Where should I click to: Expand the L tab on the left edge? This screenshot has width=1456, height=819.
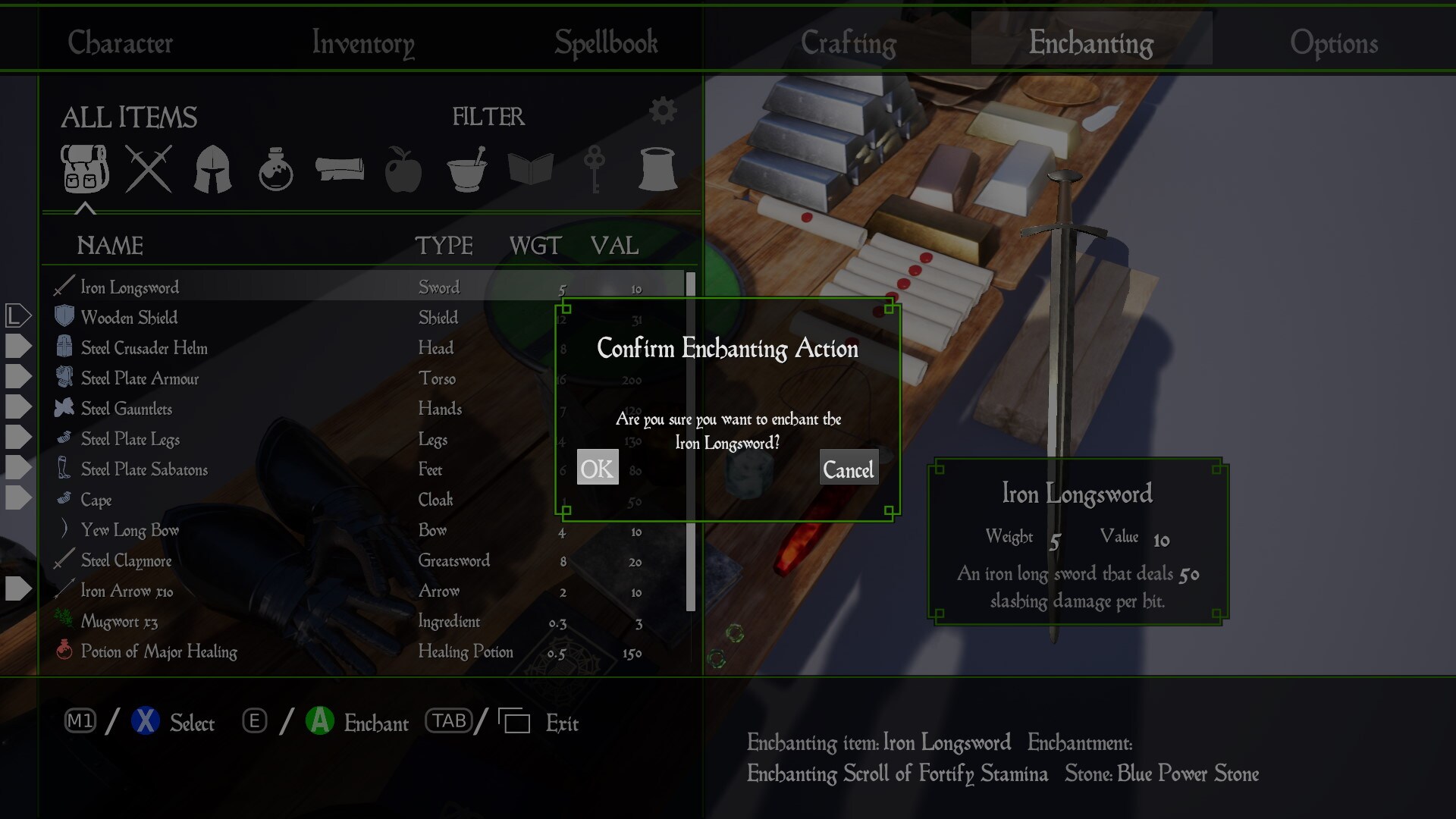[x=17, y=315]
